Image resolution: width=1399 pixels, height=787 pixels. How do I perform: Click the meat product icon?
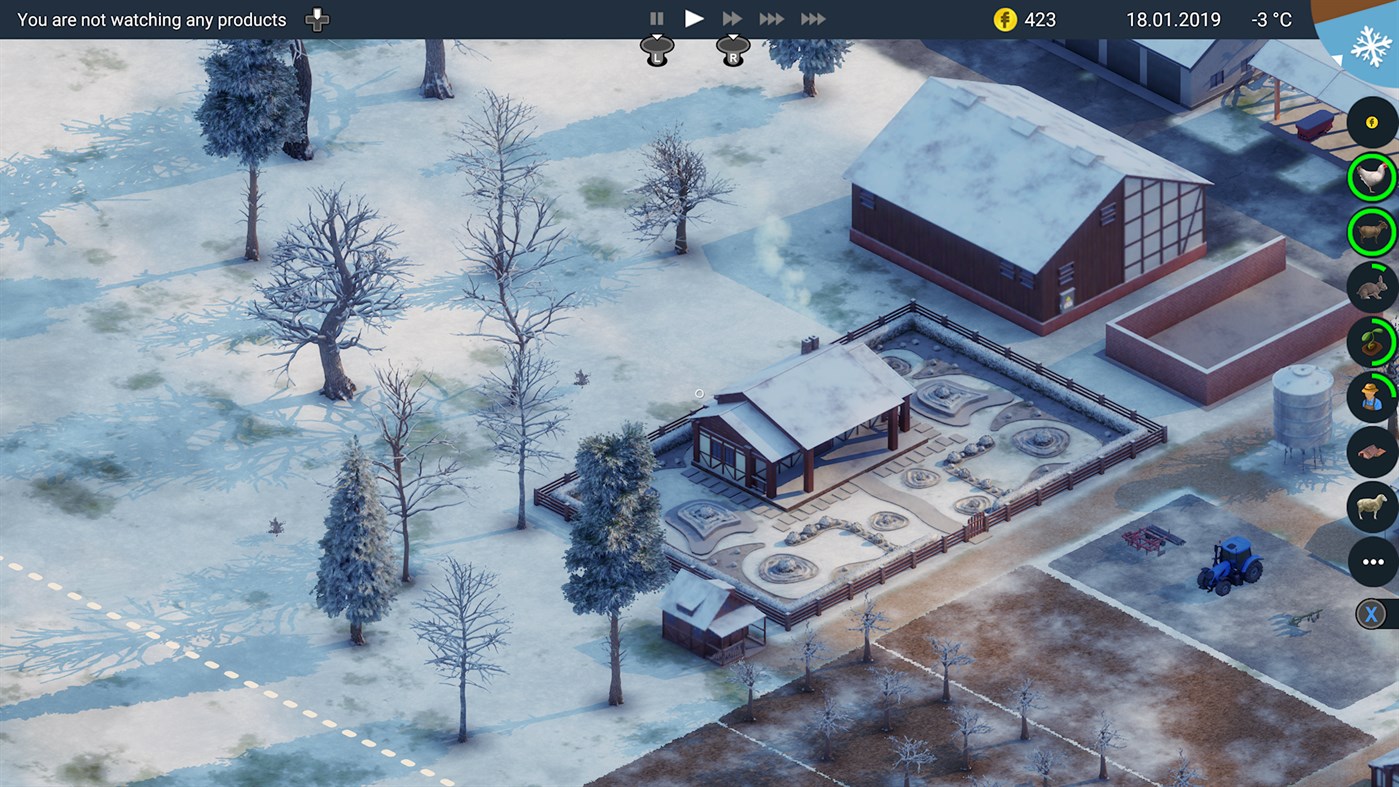(1371, 452)
